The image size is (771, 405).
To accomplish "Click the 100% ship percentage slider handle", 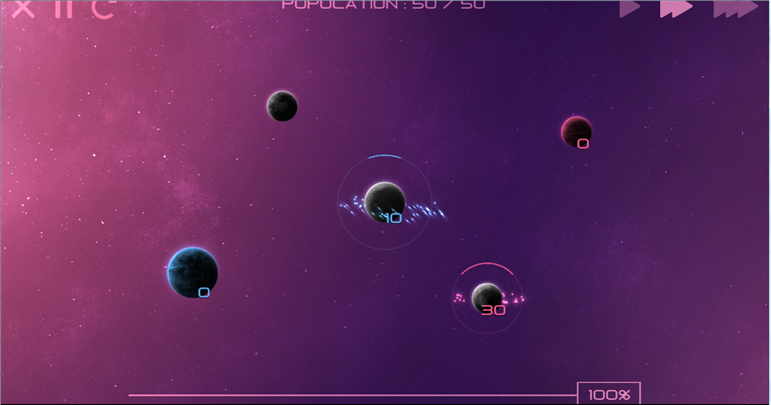I will click(608, 394).
